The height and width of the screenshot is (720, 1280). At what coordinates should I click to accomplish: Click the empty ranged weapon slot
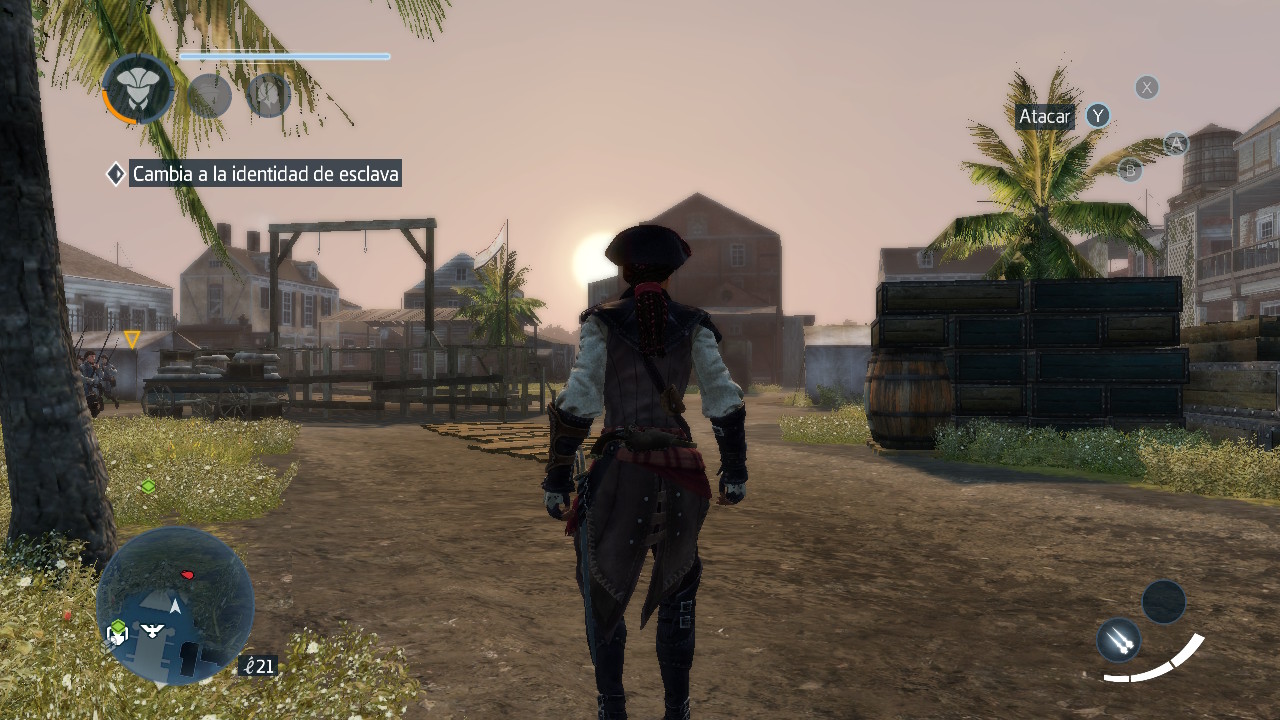[x=1164, y=602]
